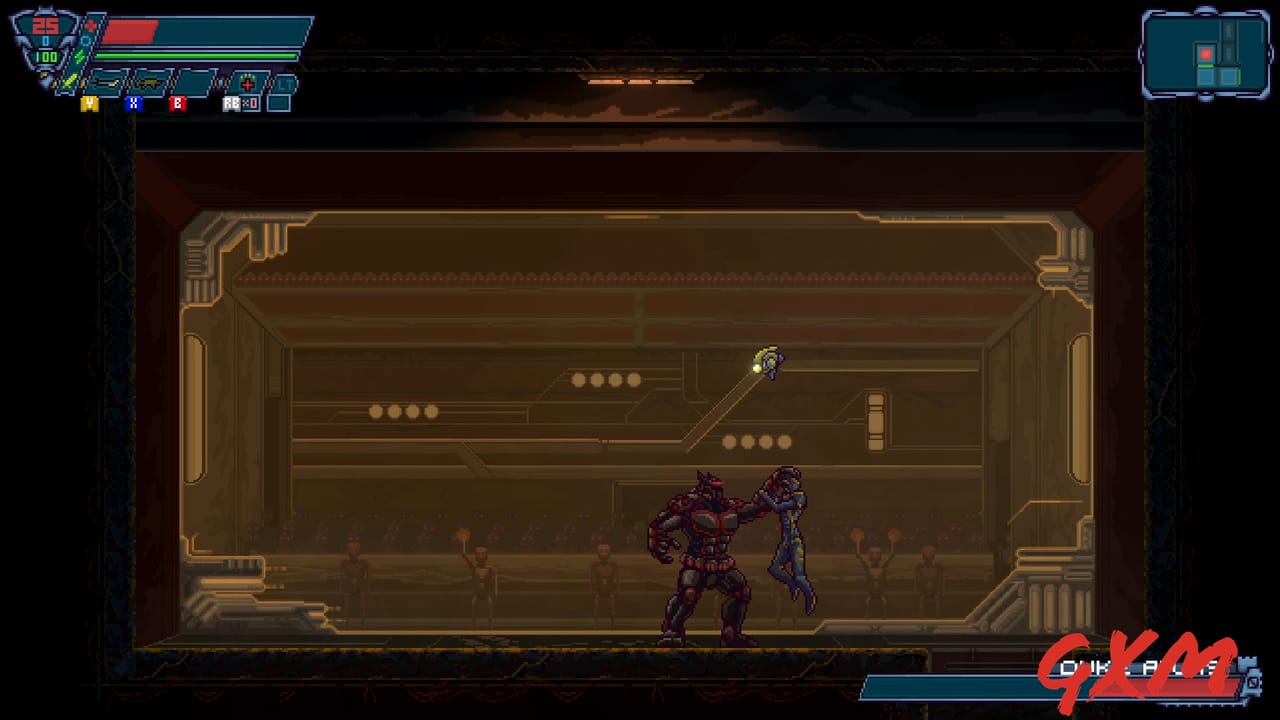Click the small lock icon on the boss bar
Viewport: 1280px width, 720px height.
(1253, 682)
